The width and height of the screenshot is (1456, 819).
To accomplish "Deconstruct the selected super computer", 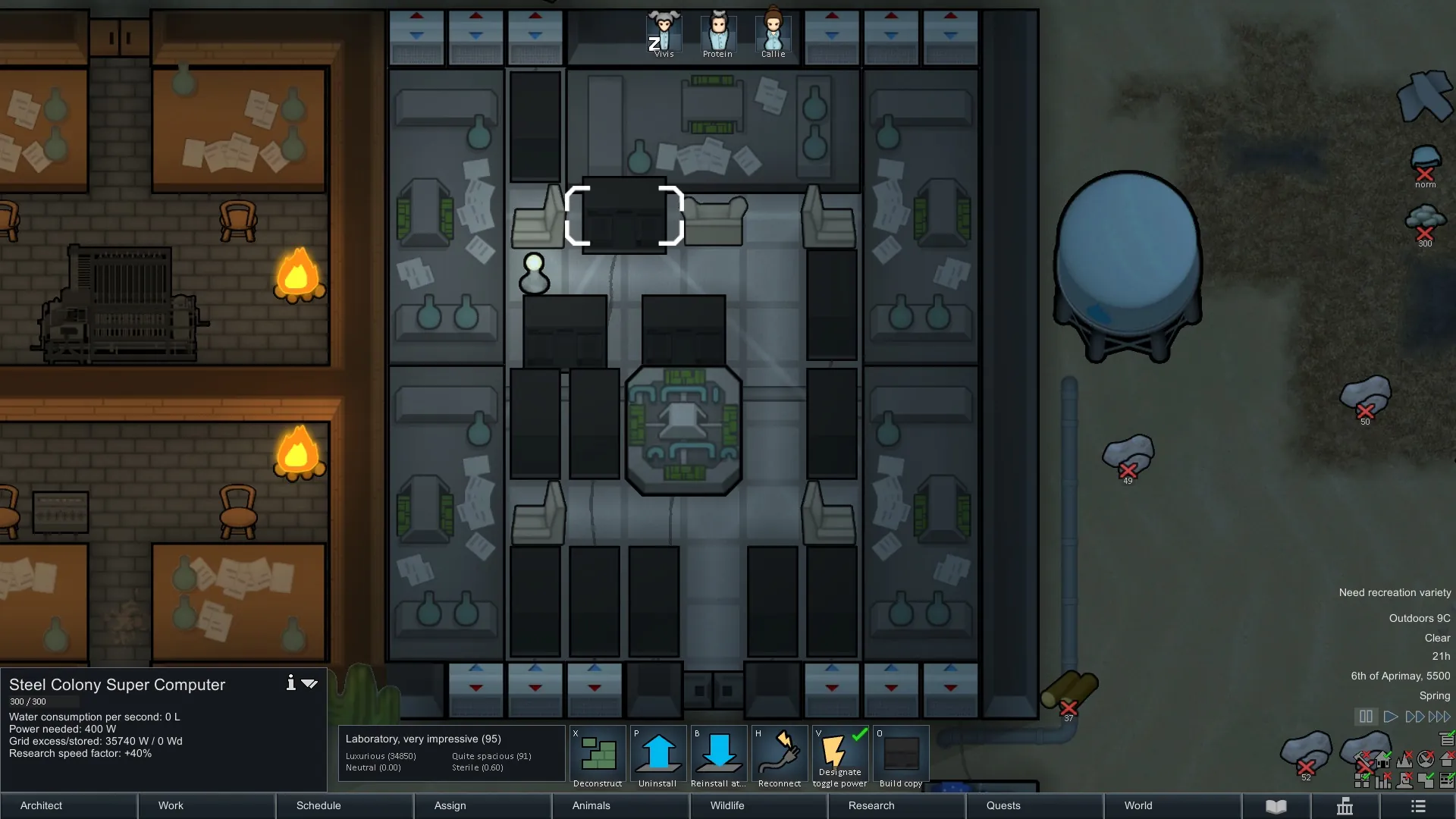I will pyautogui.click(x=598, y=757).
